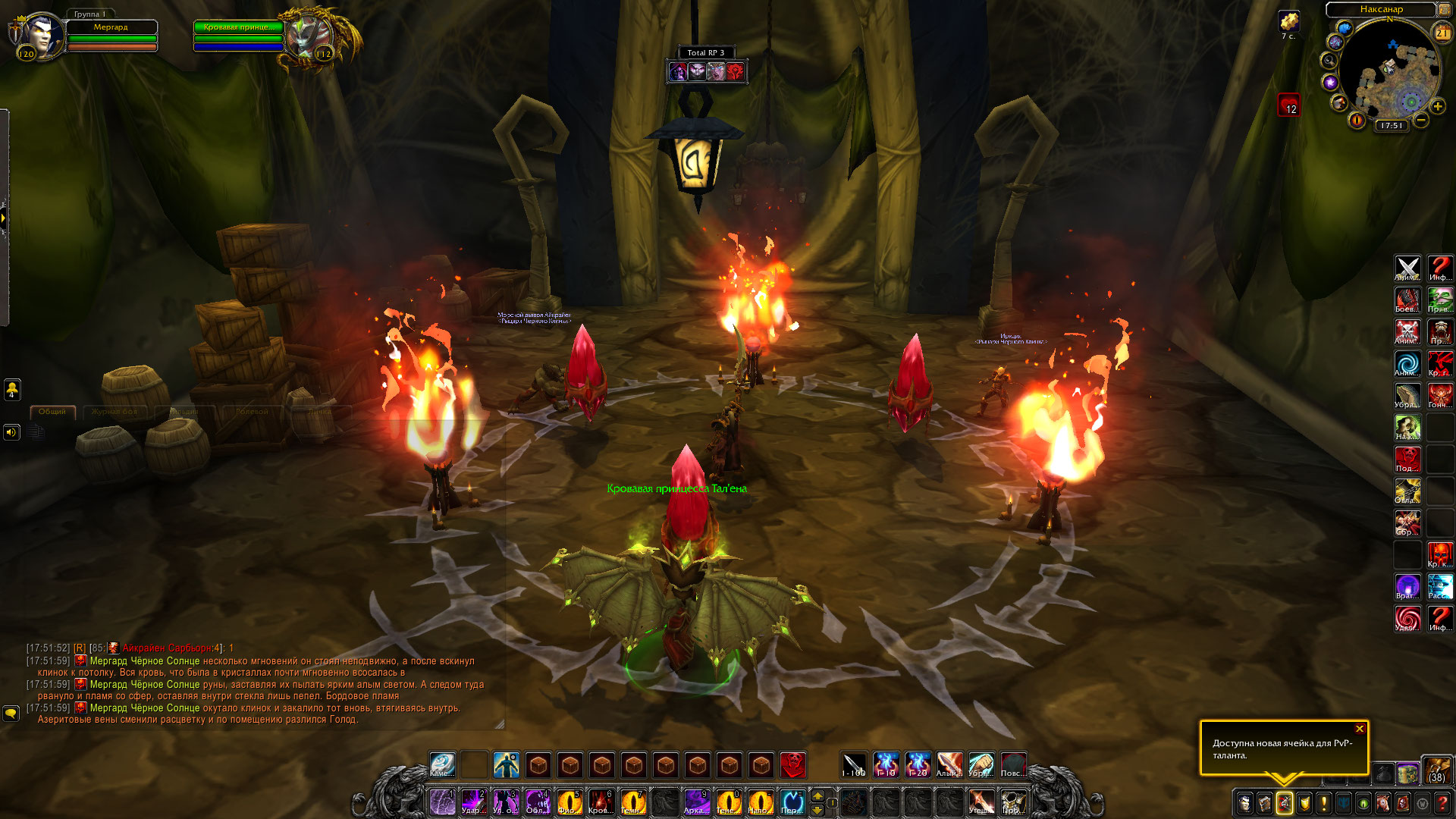
Task: Click the 1-100 sword roll button
Action: [x=854, y=765]
